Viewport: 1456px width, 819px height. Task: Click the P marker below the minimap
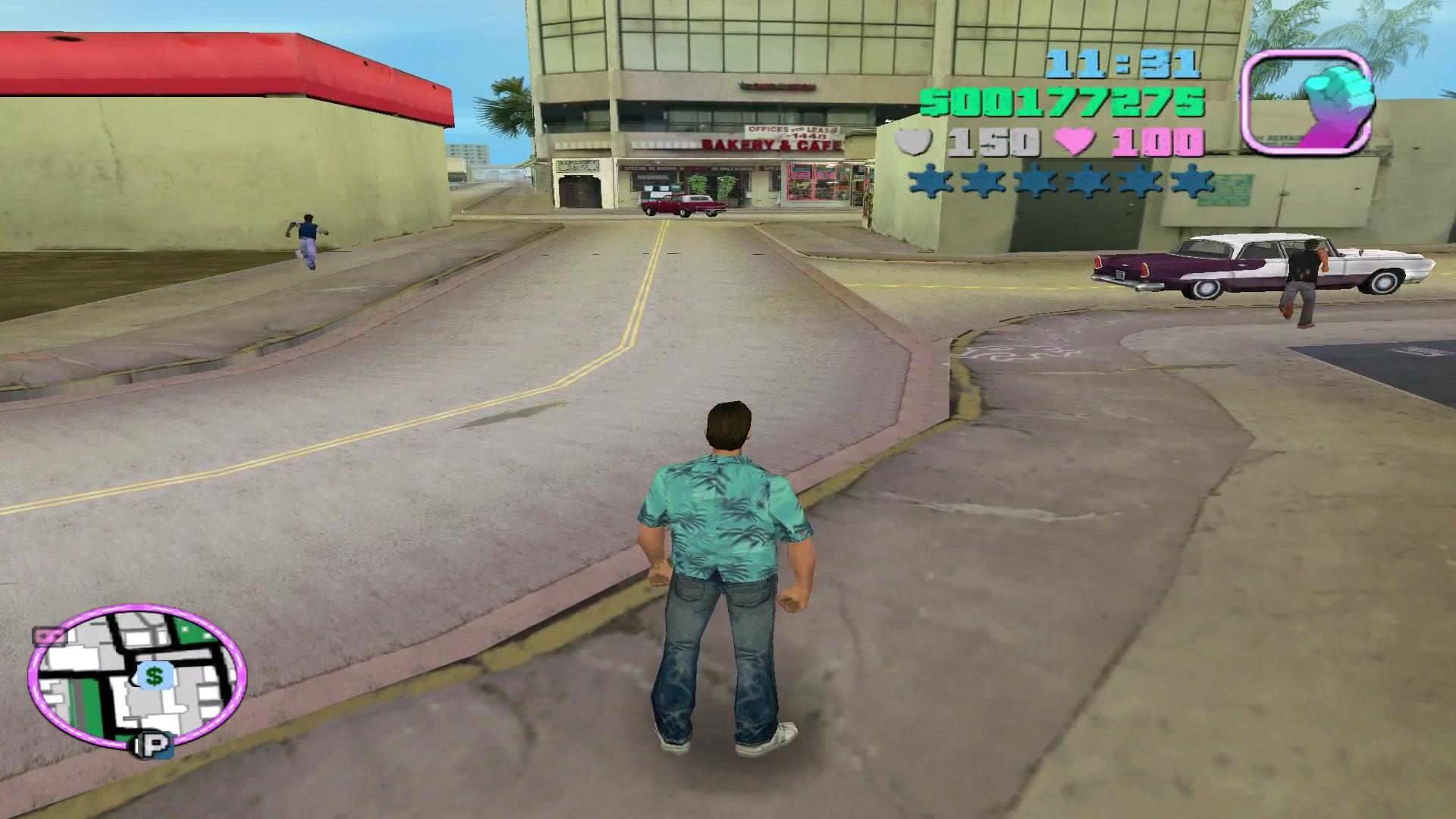click(x=154, y=746)
